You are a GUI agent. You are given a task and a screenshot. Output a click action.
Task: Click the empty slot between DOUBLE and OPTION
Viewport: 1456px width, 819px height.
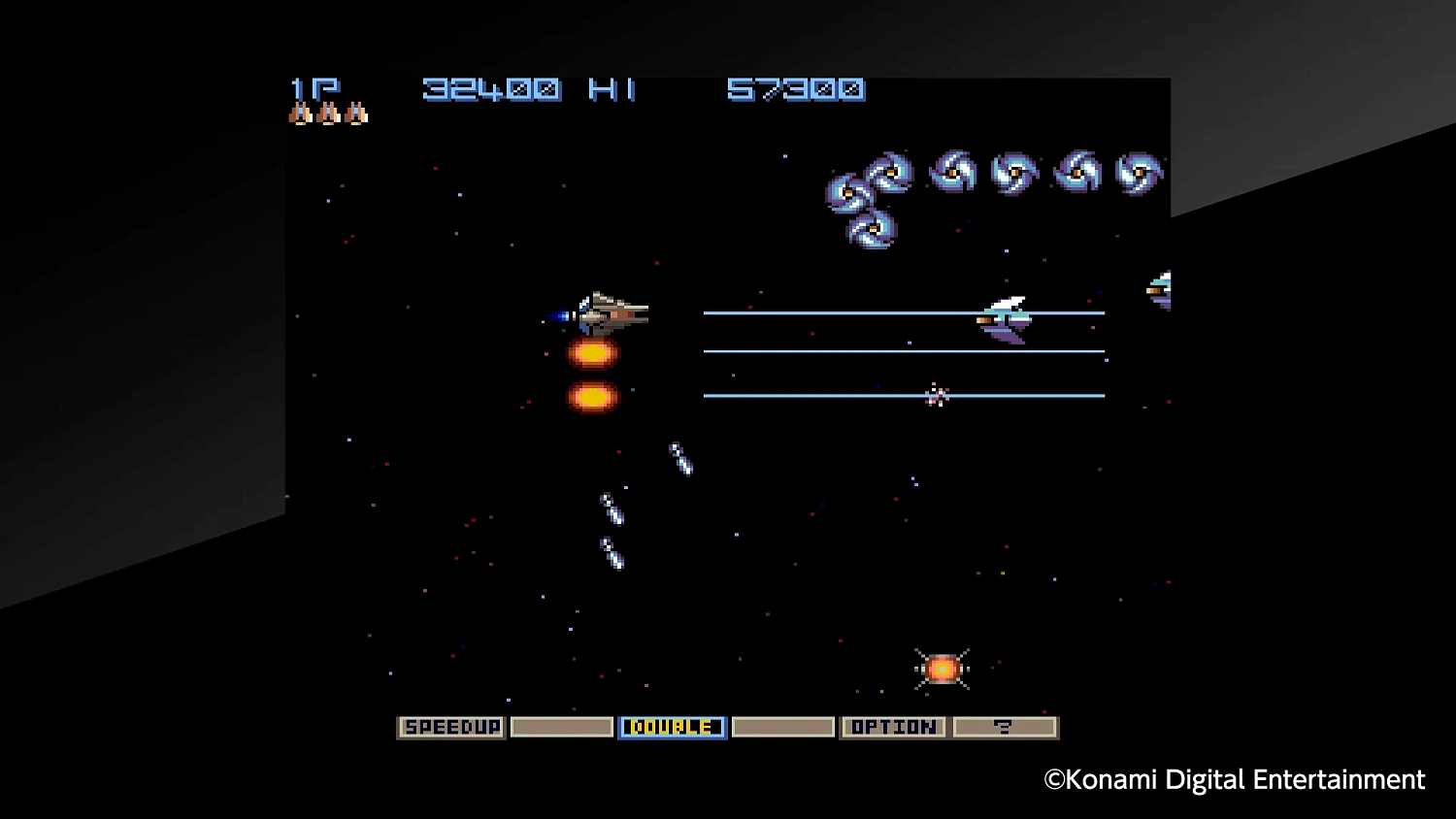[782, 727]
